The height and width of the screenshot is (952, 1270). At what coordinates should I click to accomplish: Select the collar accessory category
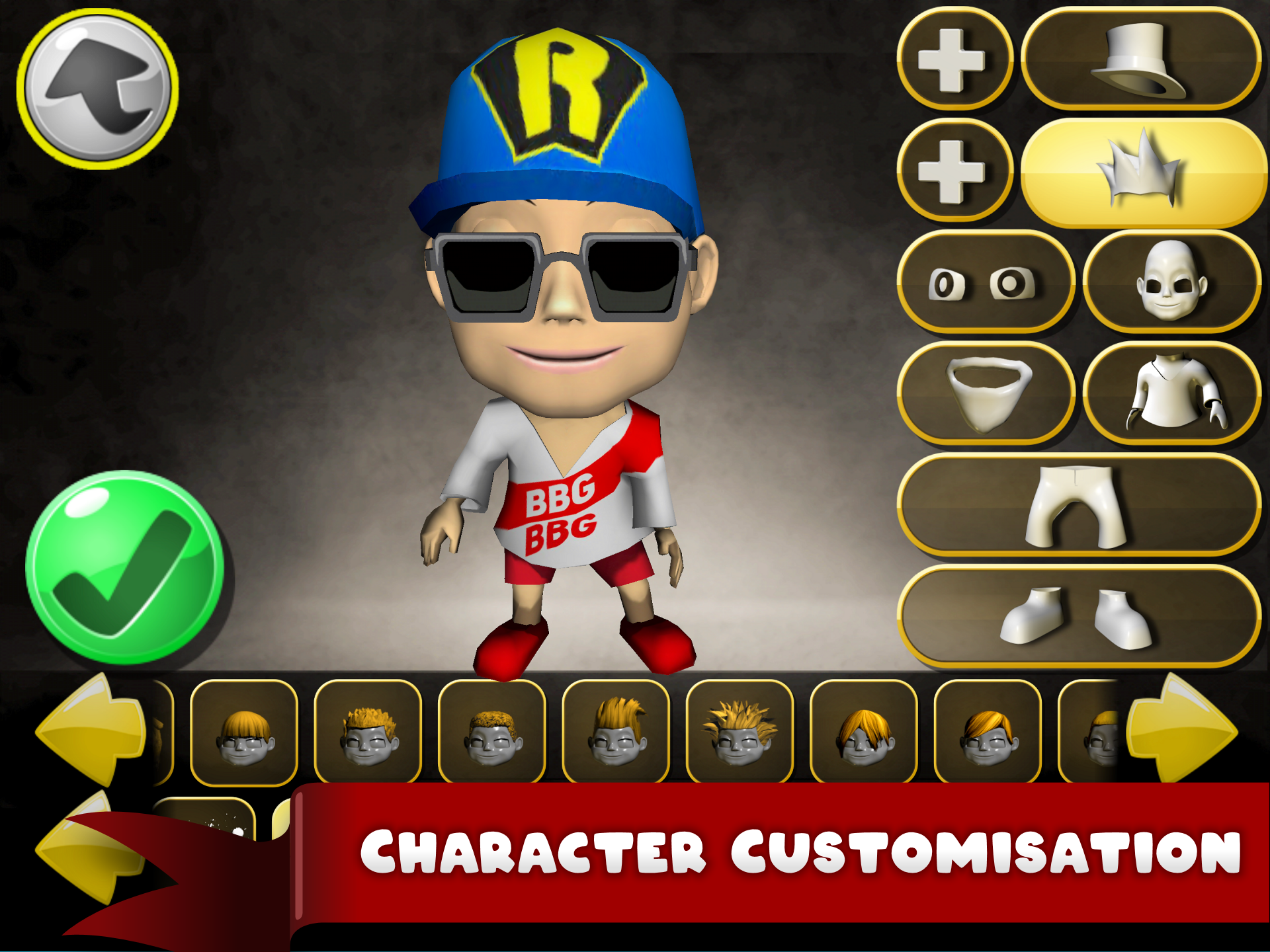[986, 390]
